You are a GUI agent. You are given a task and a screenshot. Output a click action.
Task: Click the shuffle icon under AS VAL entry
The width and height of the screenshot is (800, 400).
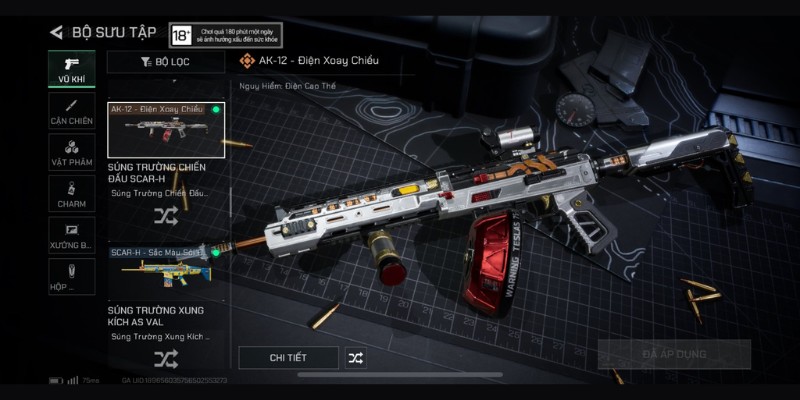click(x=166, y=358)
